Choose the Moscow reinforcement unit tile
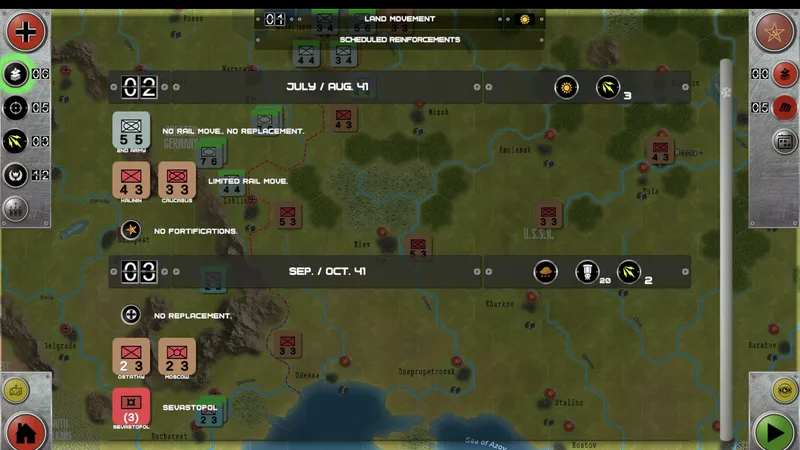 point(176,357)
